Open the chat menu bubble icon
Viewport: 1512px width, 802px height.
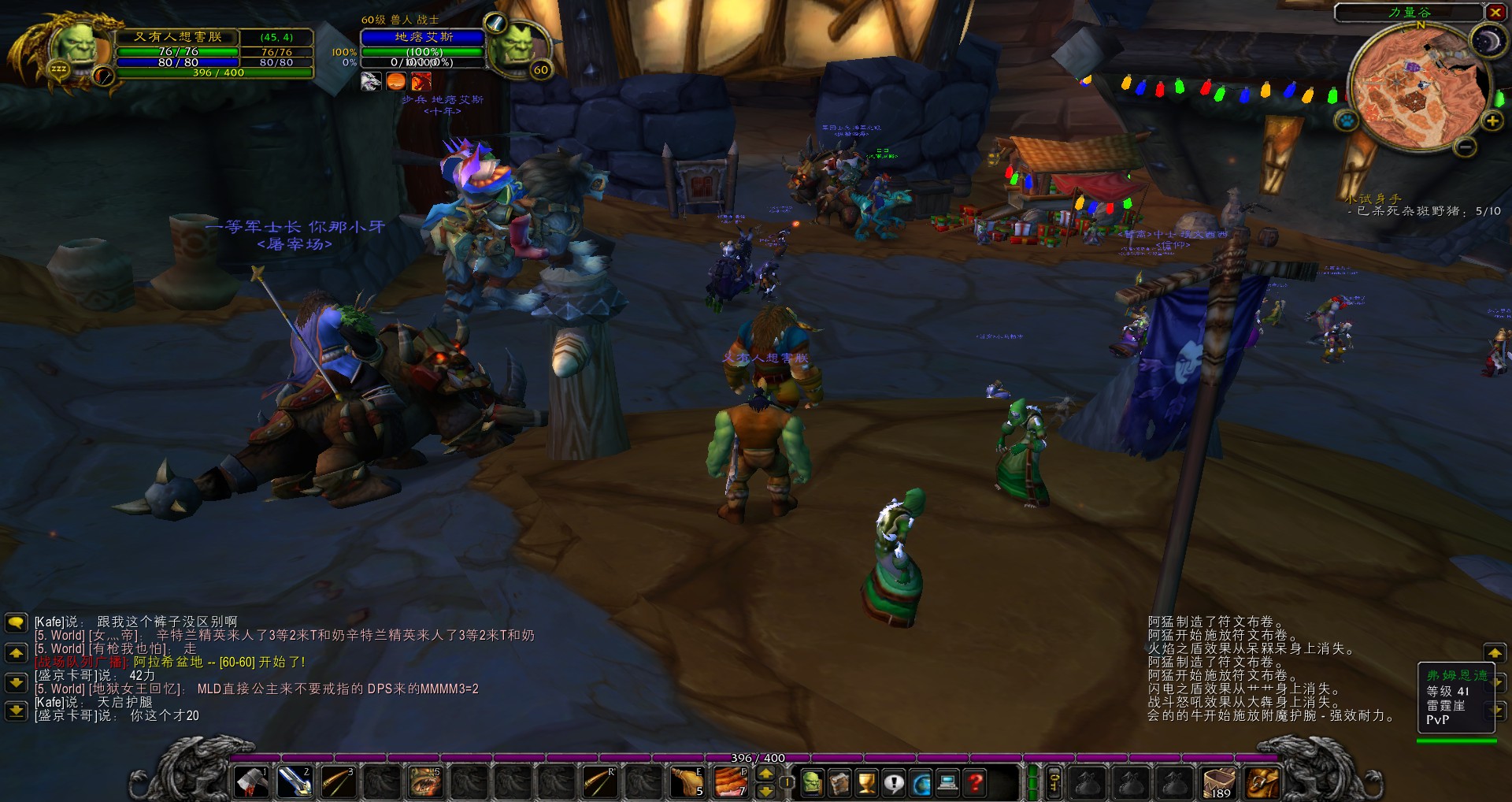(x=16, y=623)
